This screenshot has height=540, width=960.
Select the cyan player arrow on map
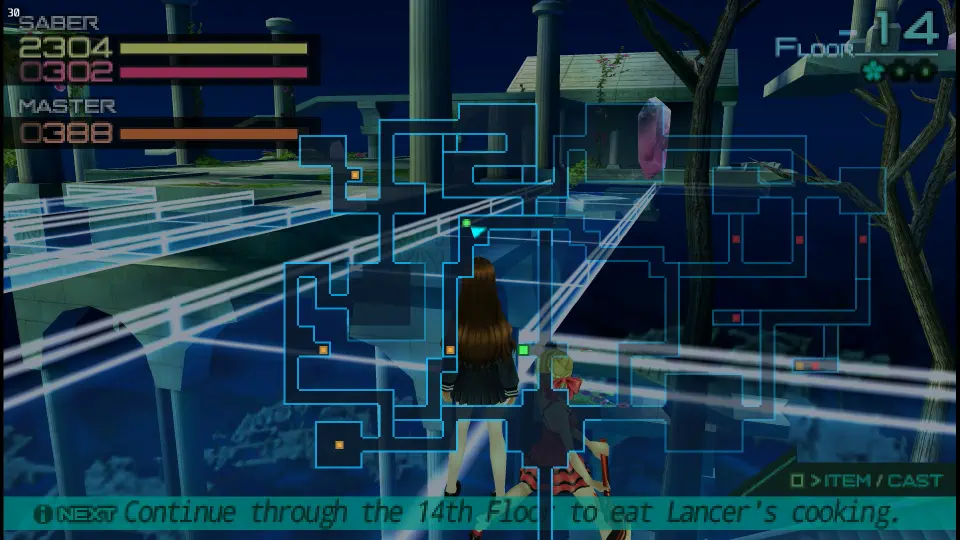tap(478, 233)
